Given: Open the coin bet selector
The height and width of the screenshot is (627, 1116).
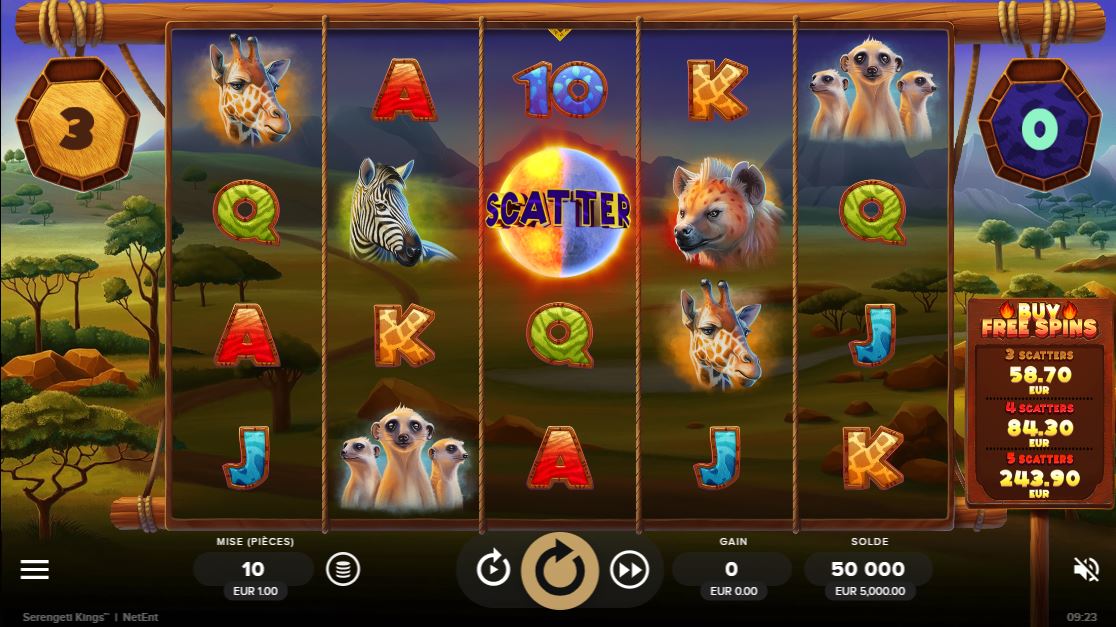Looking at the screenshot, I should (x=343, y=569).
